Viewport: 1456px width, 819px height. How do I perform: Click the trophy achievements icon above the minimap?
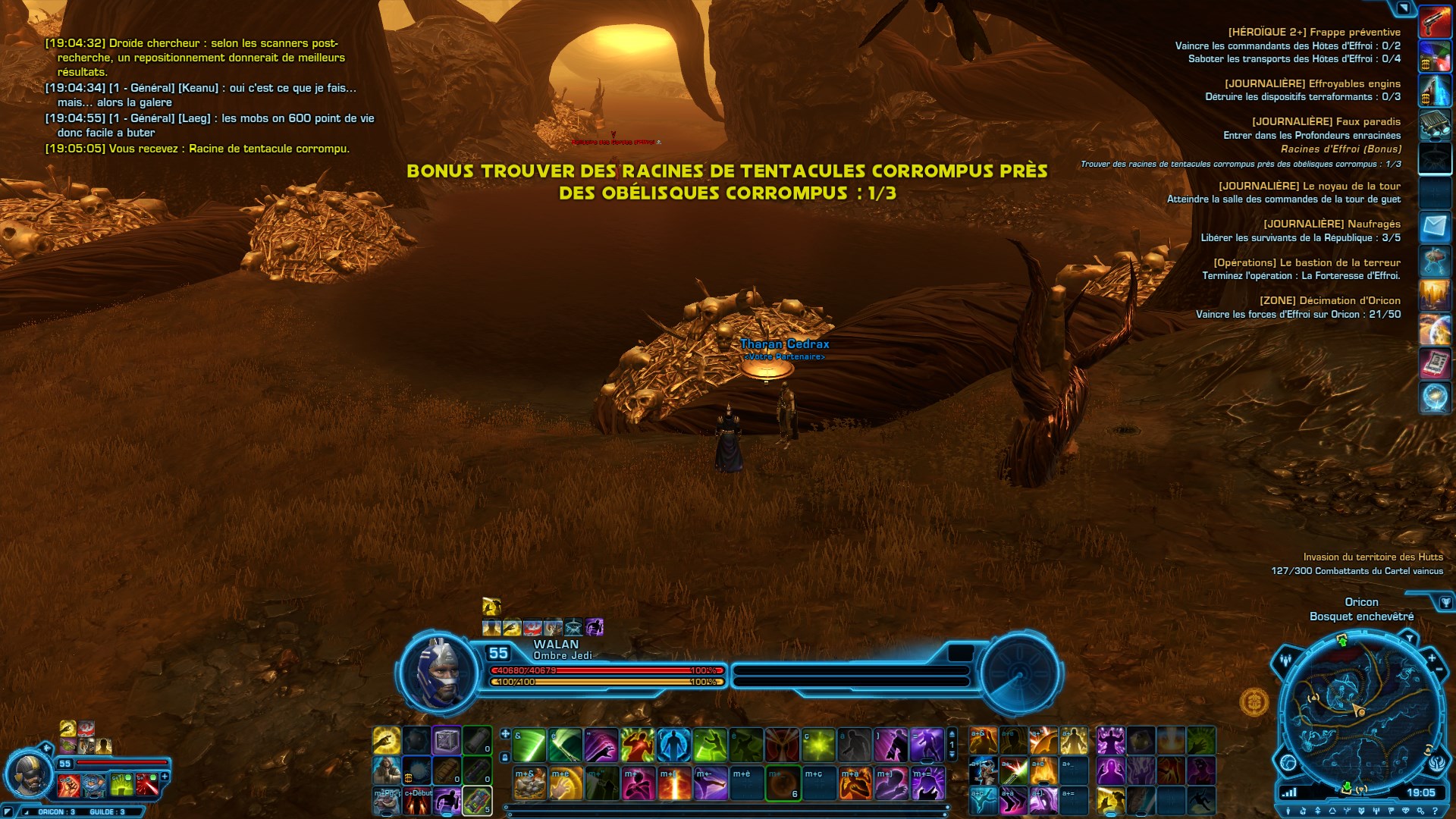(1446, 601)
